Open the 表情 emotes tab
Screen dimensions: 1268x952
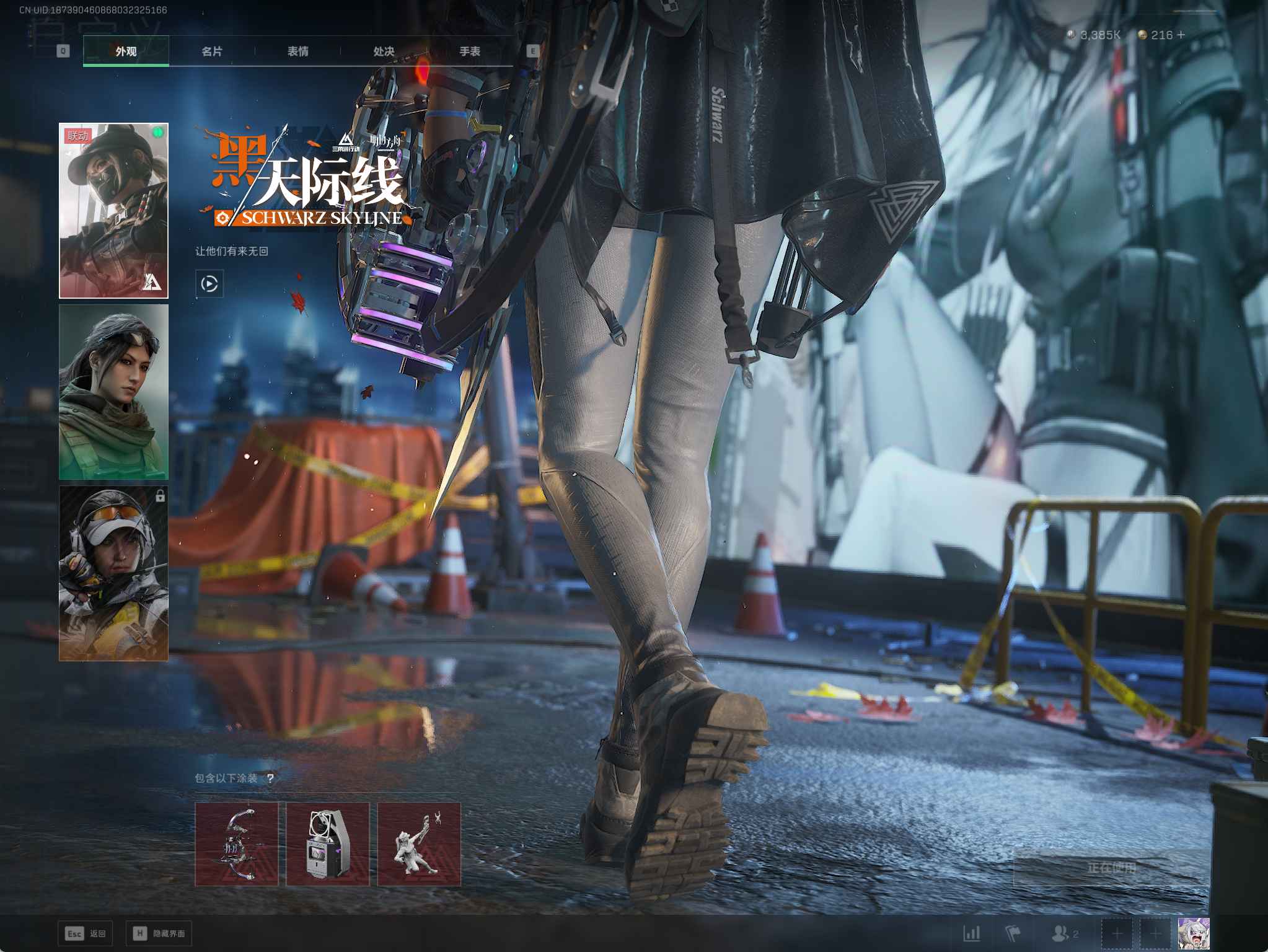point(298,51)
